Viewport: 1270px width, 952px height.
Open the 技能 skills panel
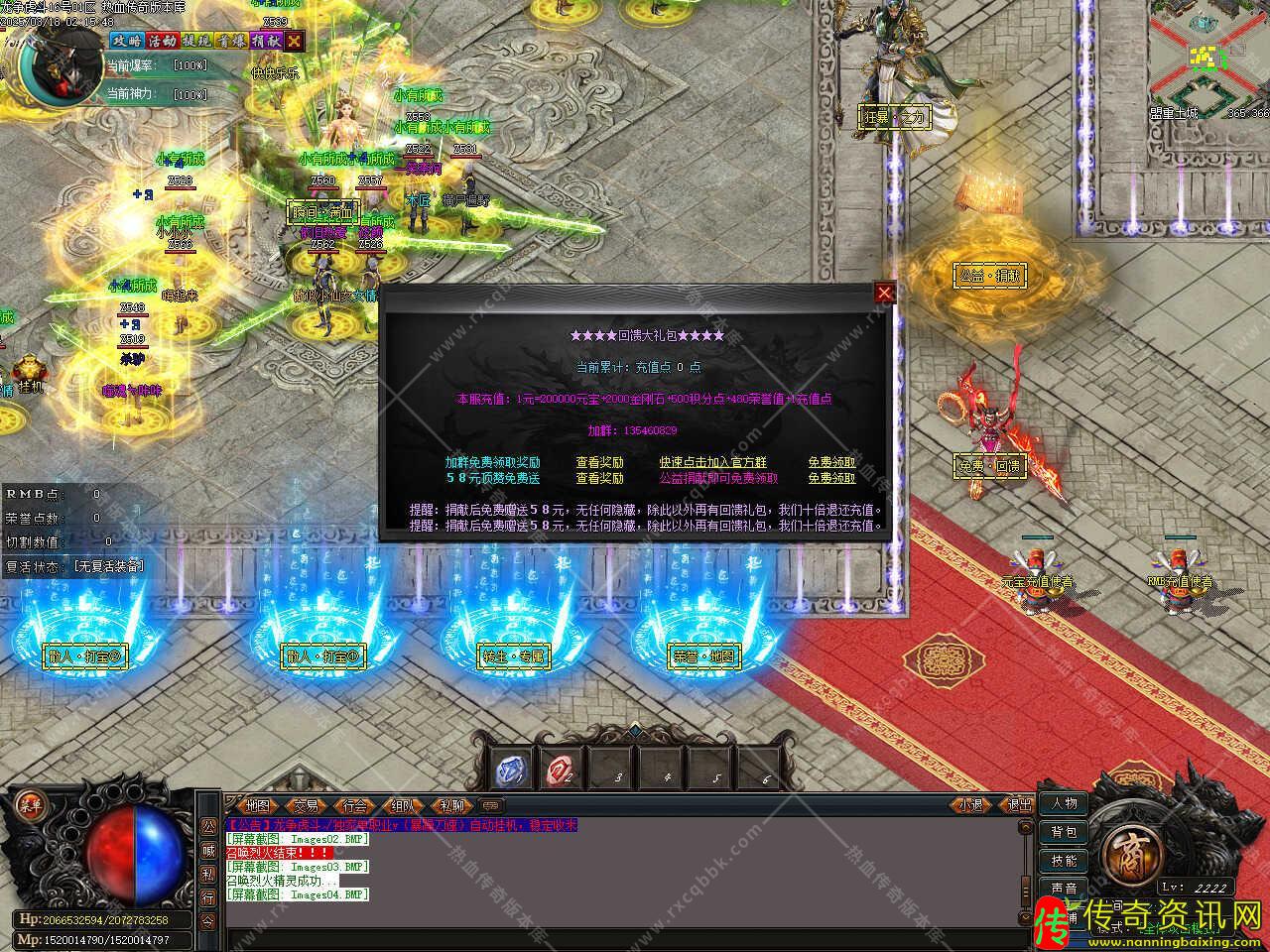point(1064,861)
